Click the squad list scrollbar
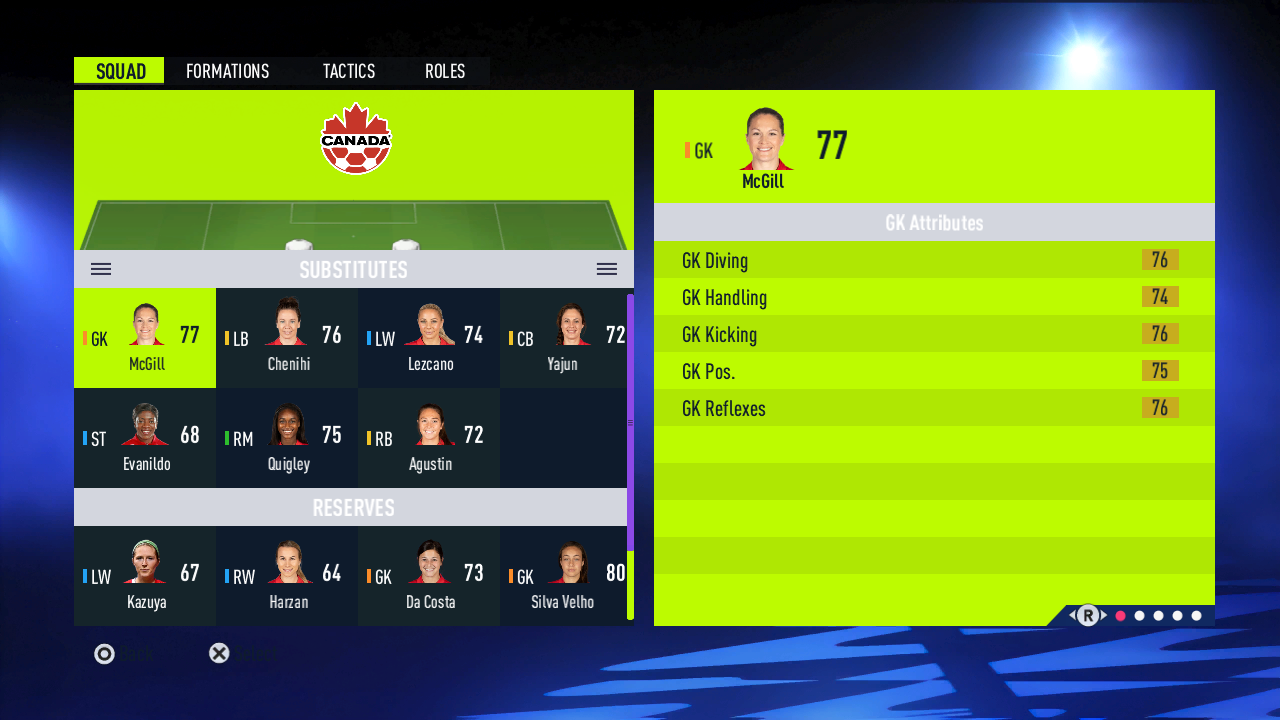This screenshot has height=720, width=1280. 630,423
